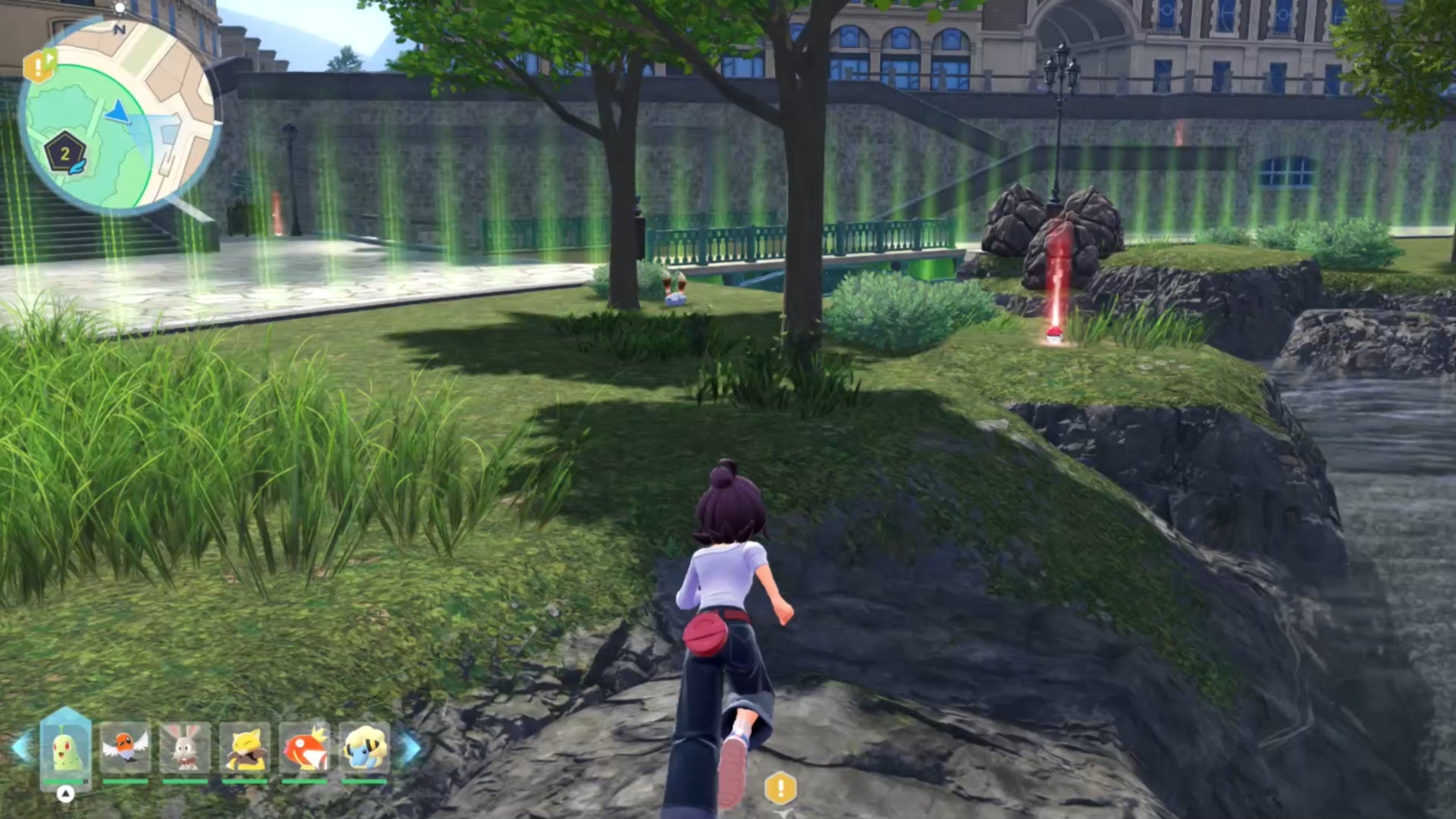Select Chikorita in the party bar
This screenshot has height=819, width=1456.
point(65,748)
